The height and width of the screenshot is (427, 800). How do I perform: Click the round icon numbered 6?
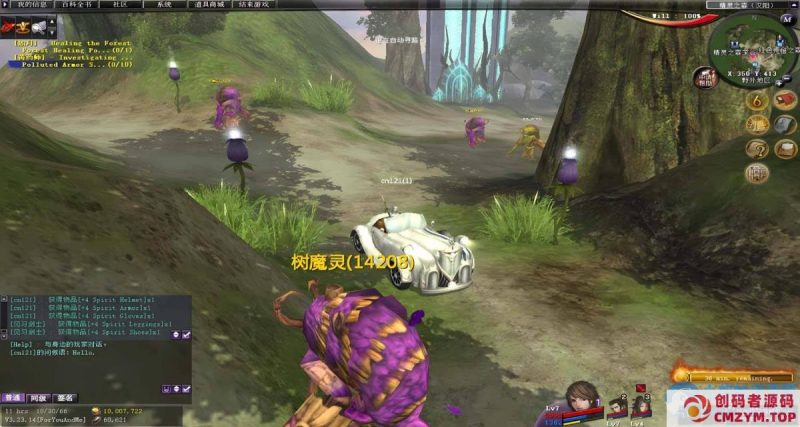pos(756,101)
